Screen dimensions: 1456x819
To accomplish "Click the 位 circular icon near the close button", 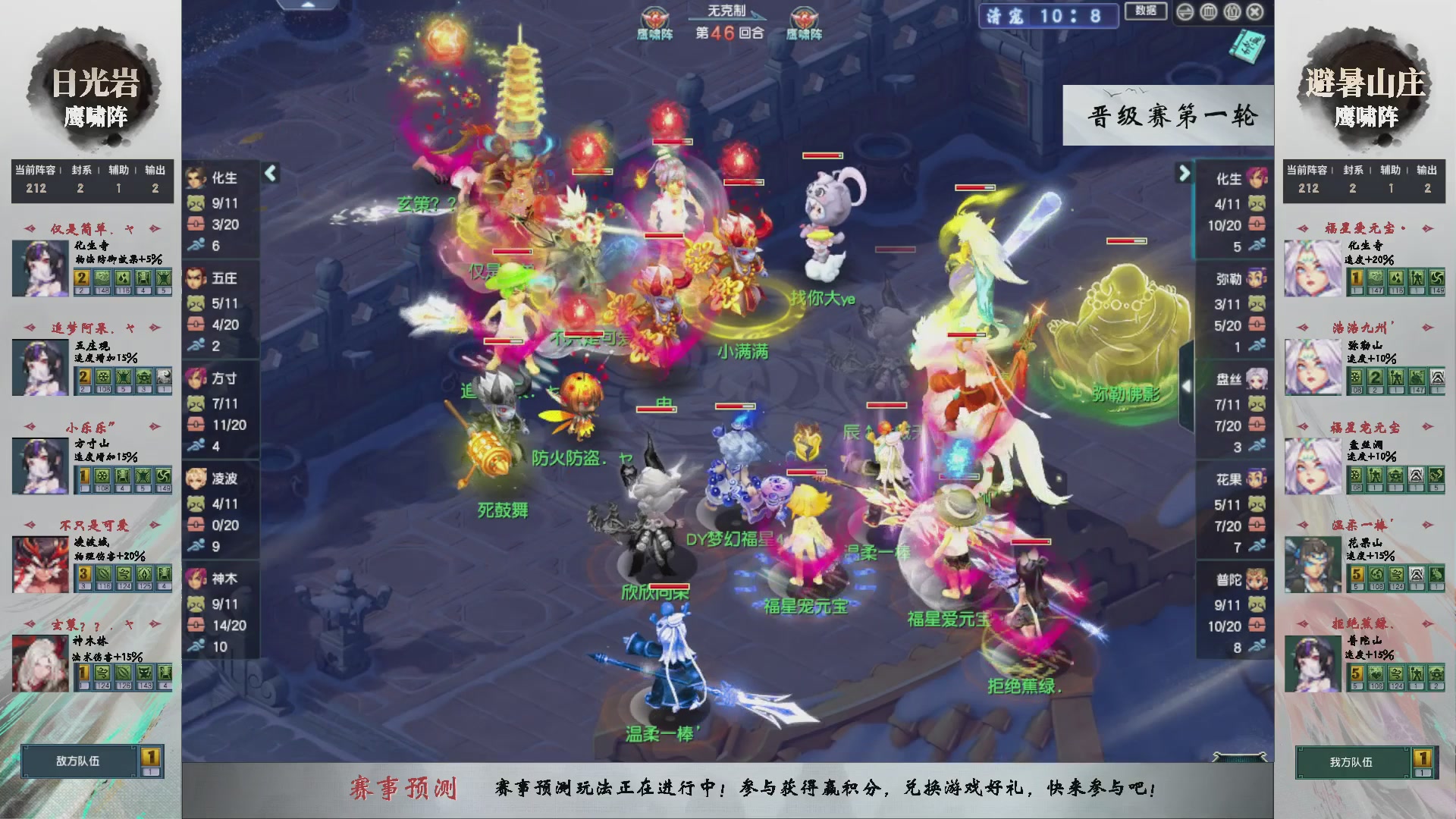I will click(x=1233, y=12).
